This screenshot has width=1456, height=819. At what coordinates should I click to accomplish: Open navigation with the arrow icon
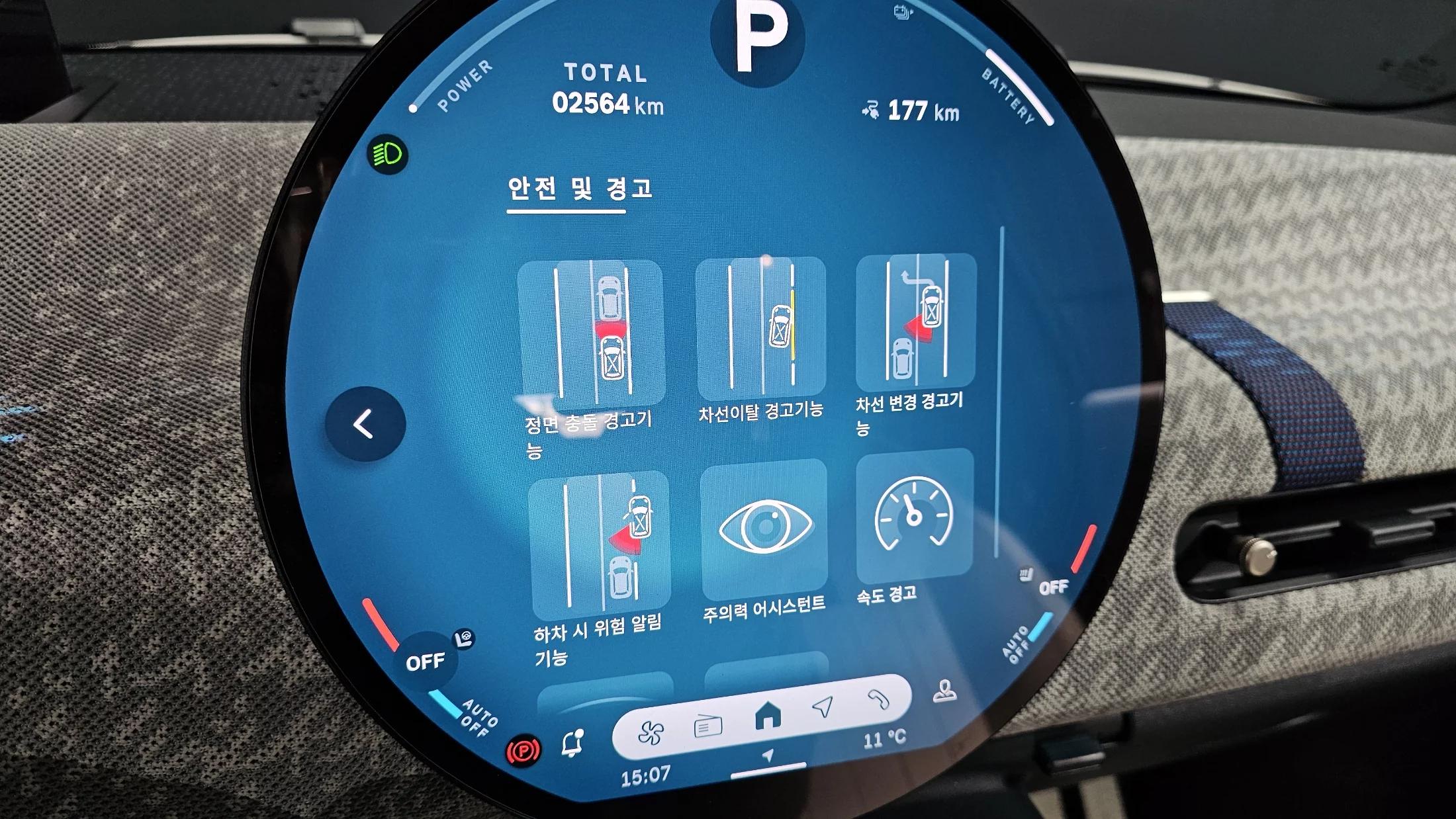[823, 707]
